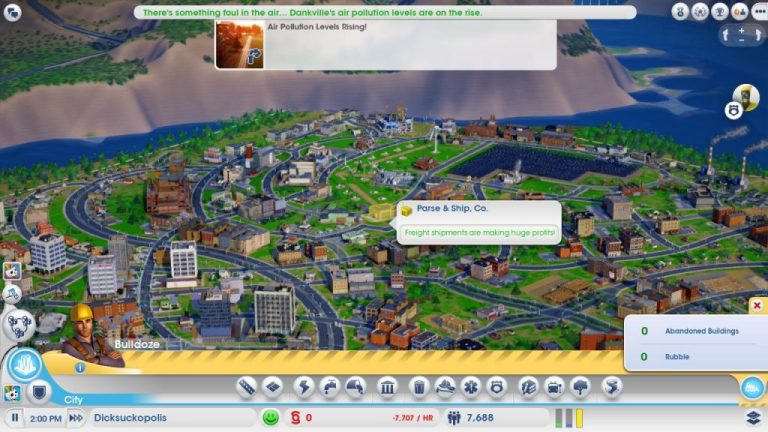Speed up time with fast-forward button
This screenshot has height=432, width=768.
tap(75, 418)
